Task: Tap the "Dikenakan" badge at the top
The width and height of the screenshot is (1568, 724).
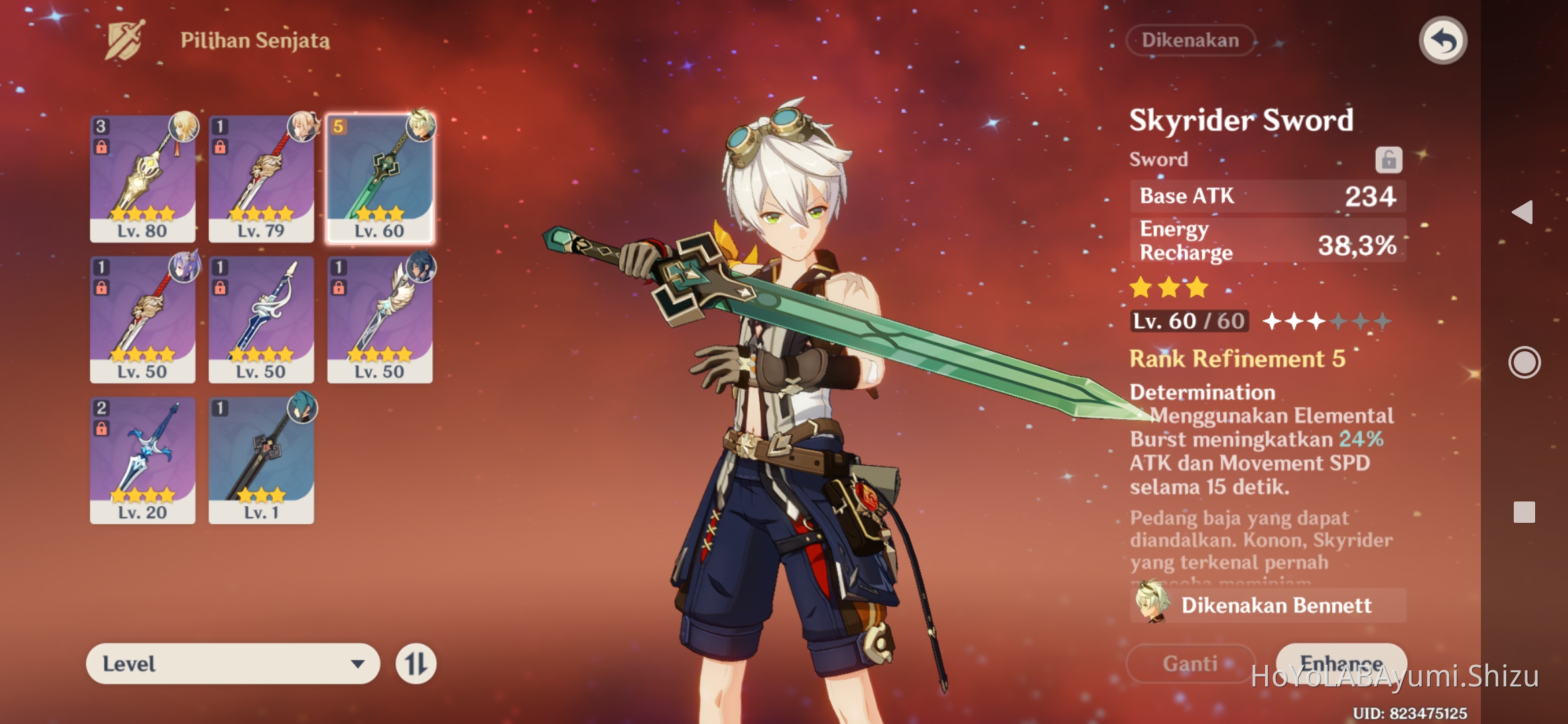Action: [1189, 40]
